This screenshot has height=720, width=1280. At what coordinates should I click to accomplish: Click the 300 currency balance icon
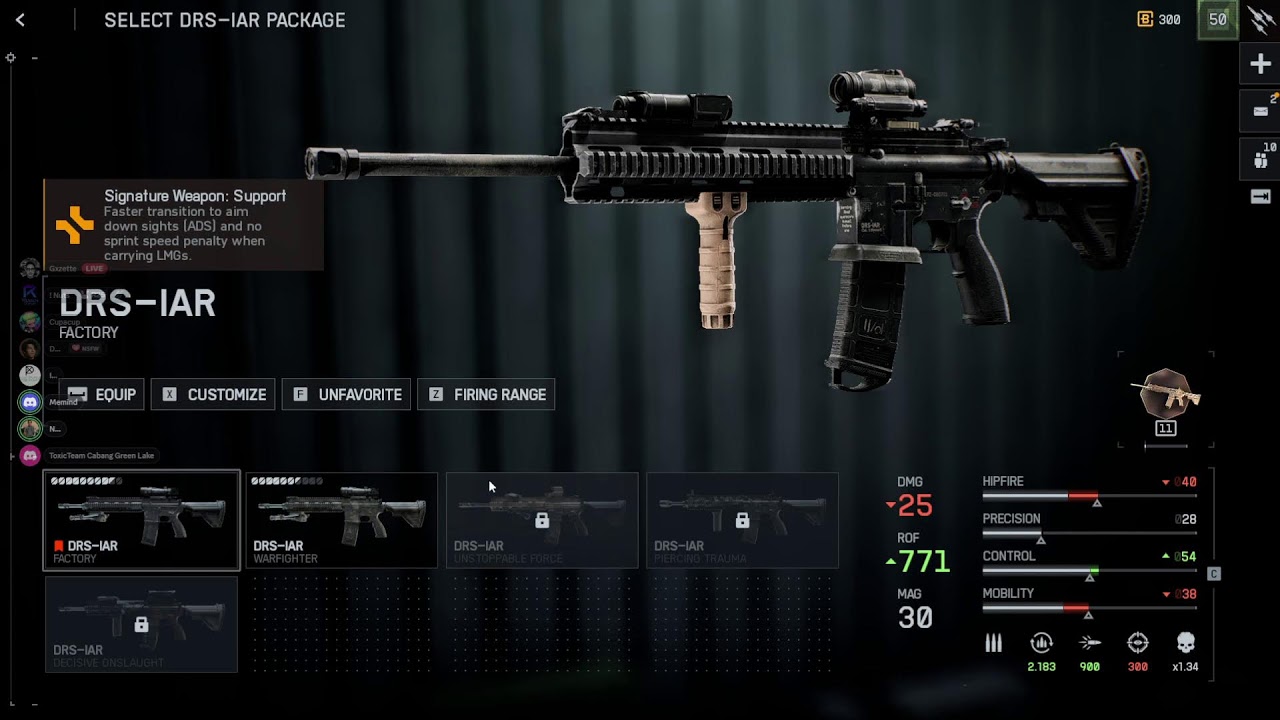point(1146,20)
